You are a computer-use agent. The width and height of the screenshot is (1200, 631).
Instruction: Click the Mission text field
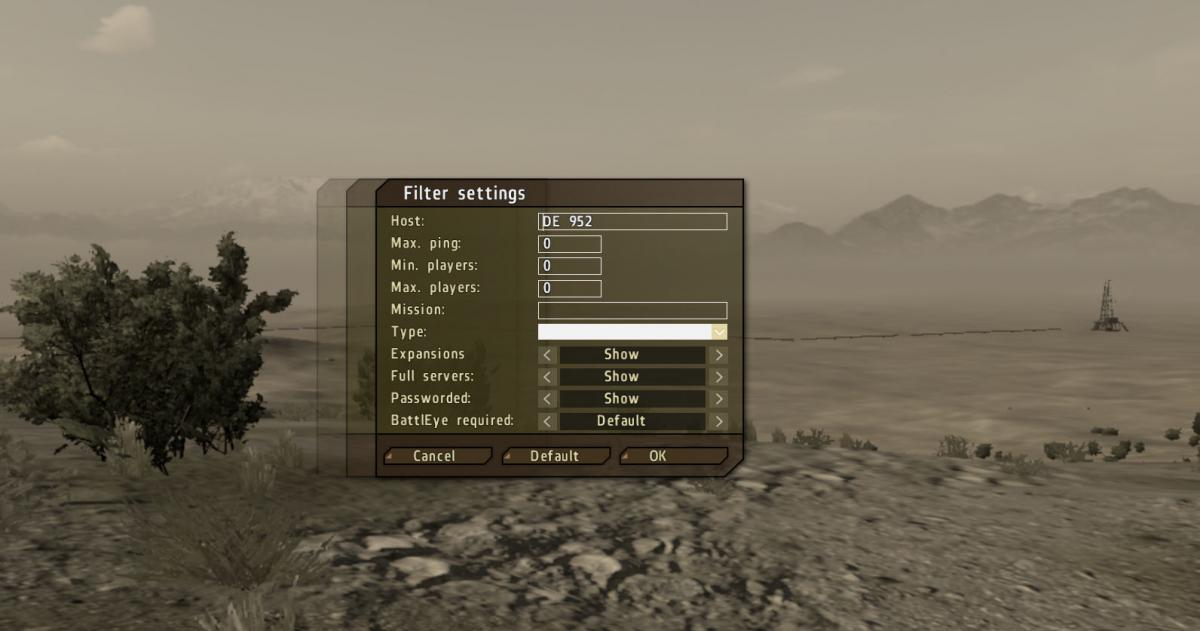click(632, 310)
